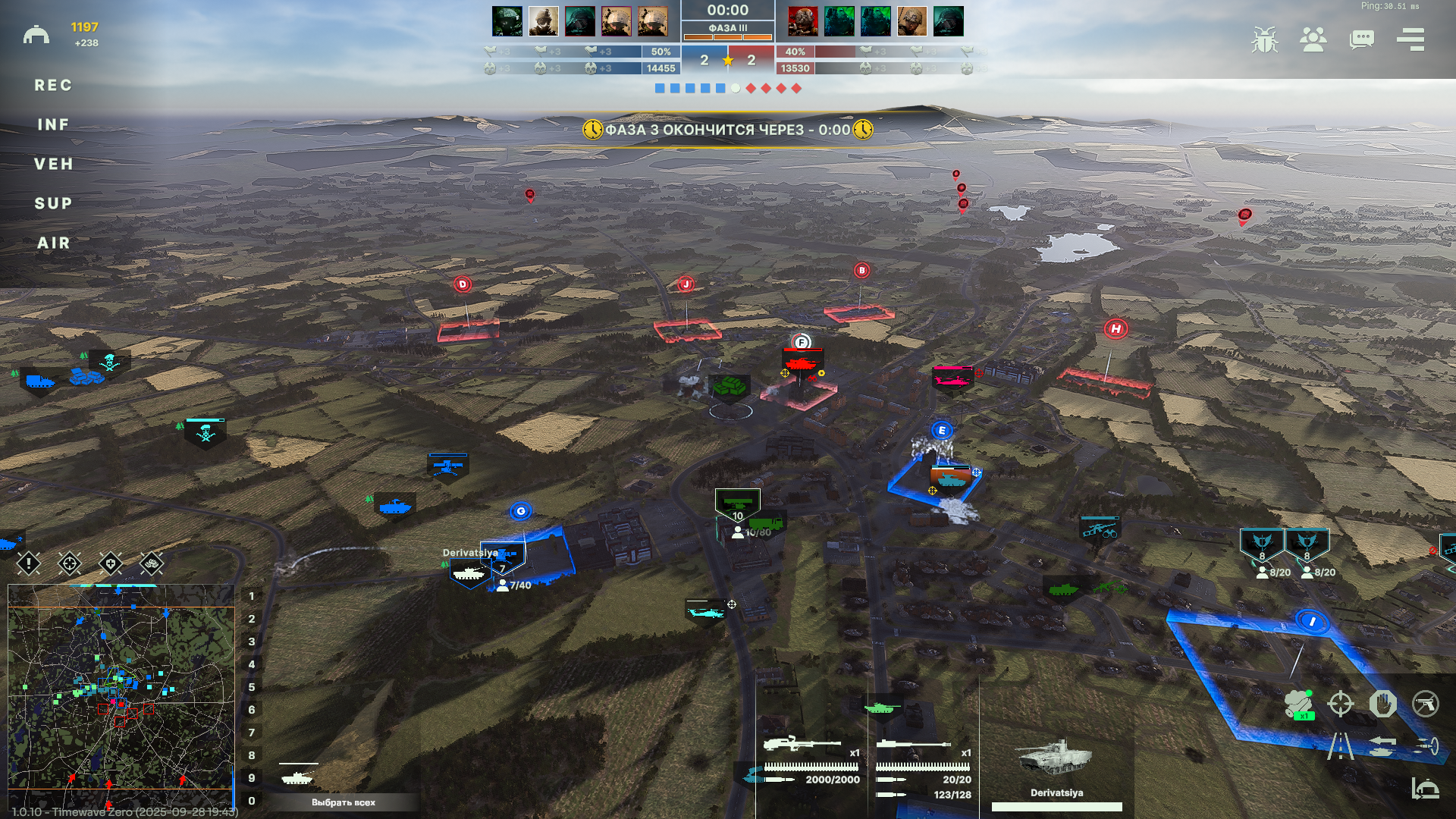Open the hamburger main menu
This screenshot has height=819, width=1456.
point(1410,39)
